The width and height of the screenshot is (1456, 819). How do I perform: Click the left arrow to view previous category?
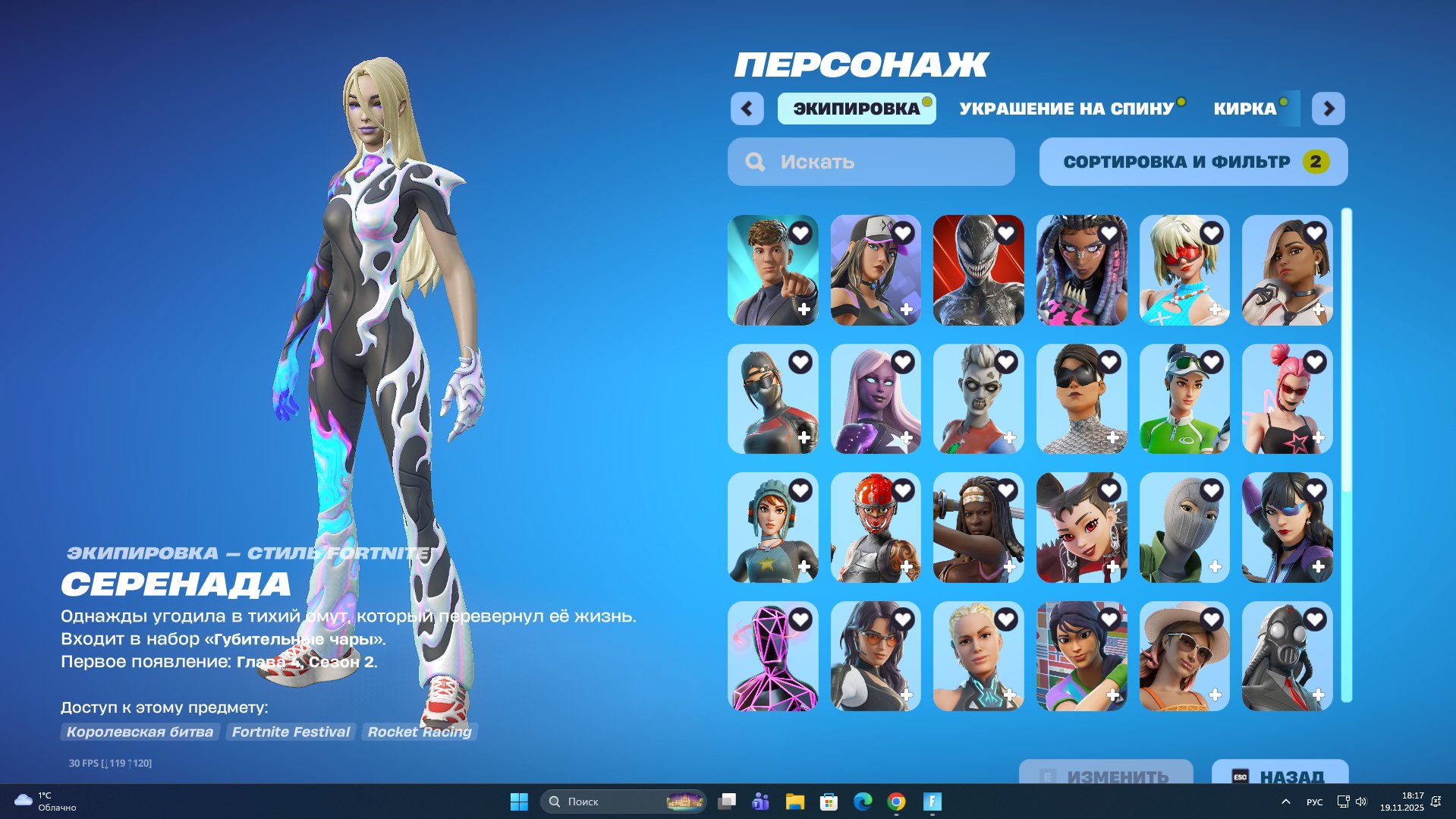click(x=747, y=109)
